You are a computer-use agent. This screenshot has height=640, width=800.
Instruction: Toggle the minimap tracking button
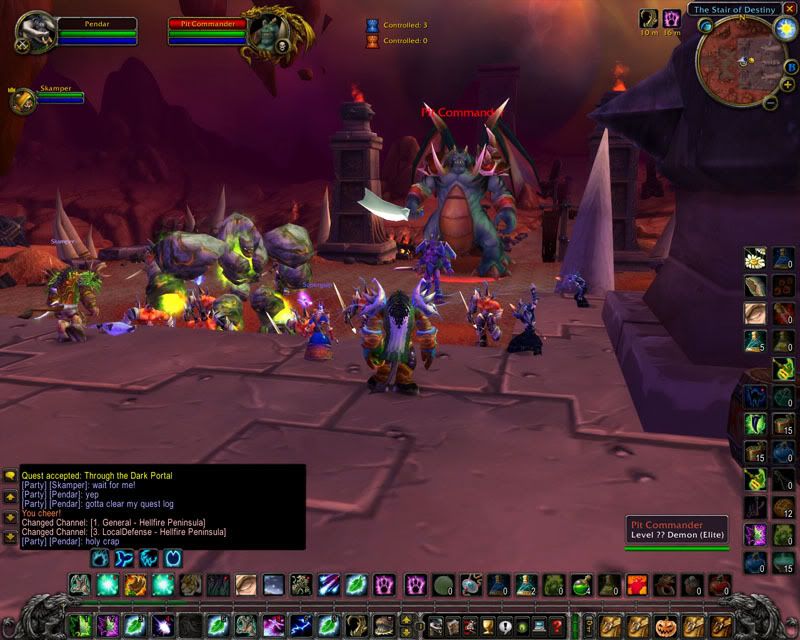706,26
